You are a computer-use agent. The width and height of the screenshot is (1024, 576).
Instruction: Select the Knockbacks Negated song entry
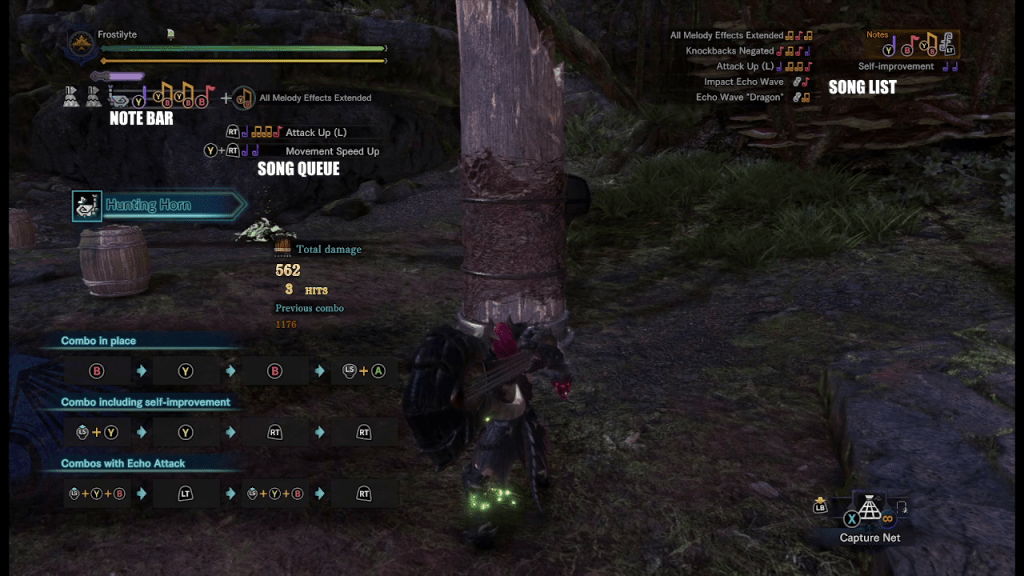coord(730,51)
